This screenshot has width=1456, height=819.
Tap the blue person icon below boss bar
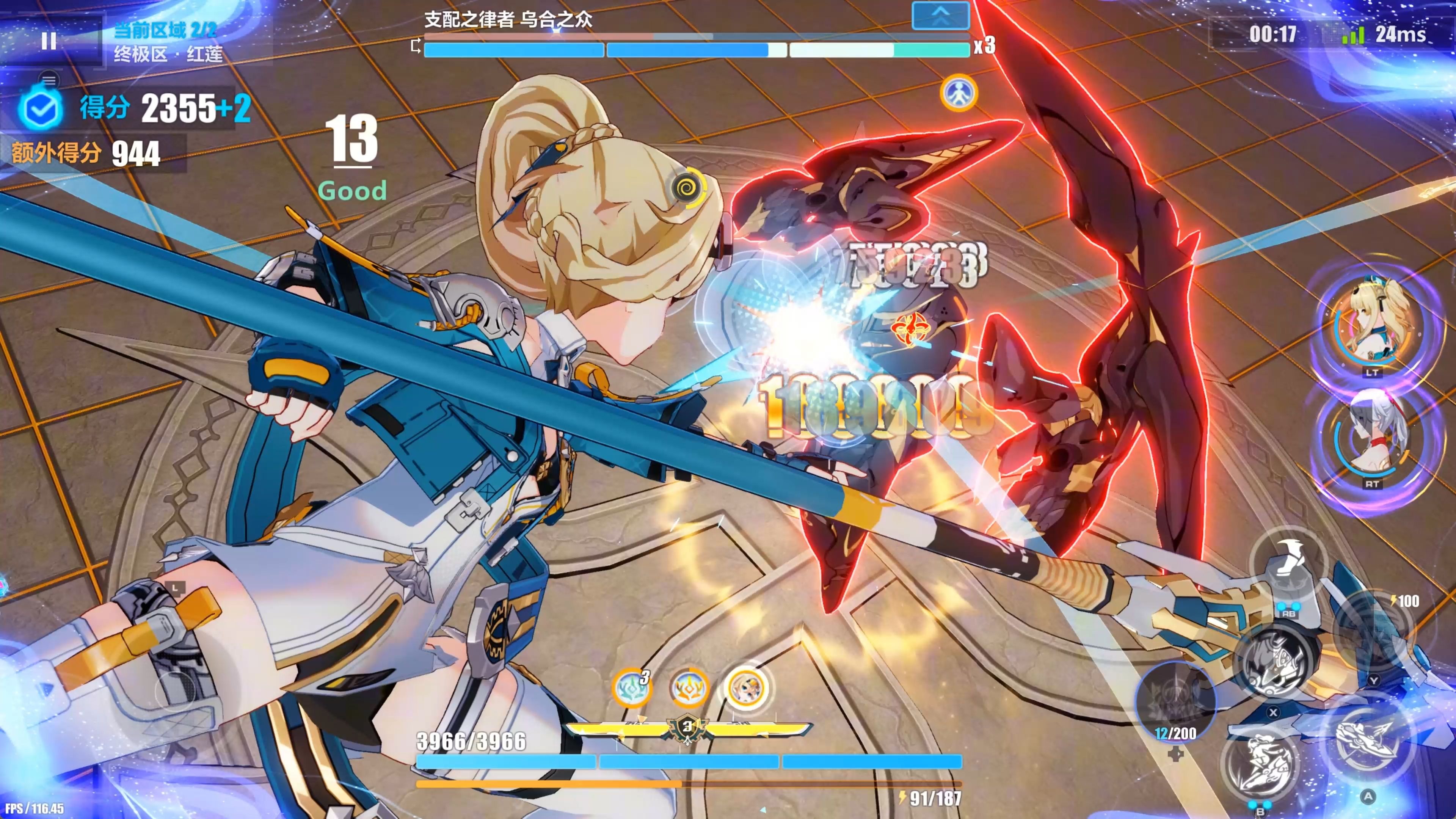coord(959,93)
